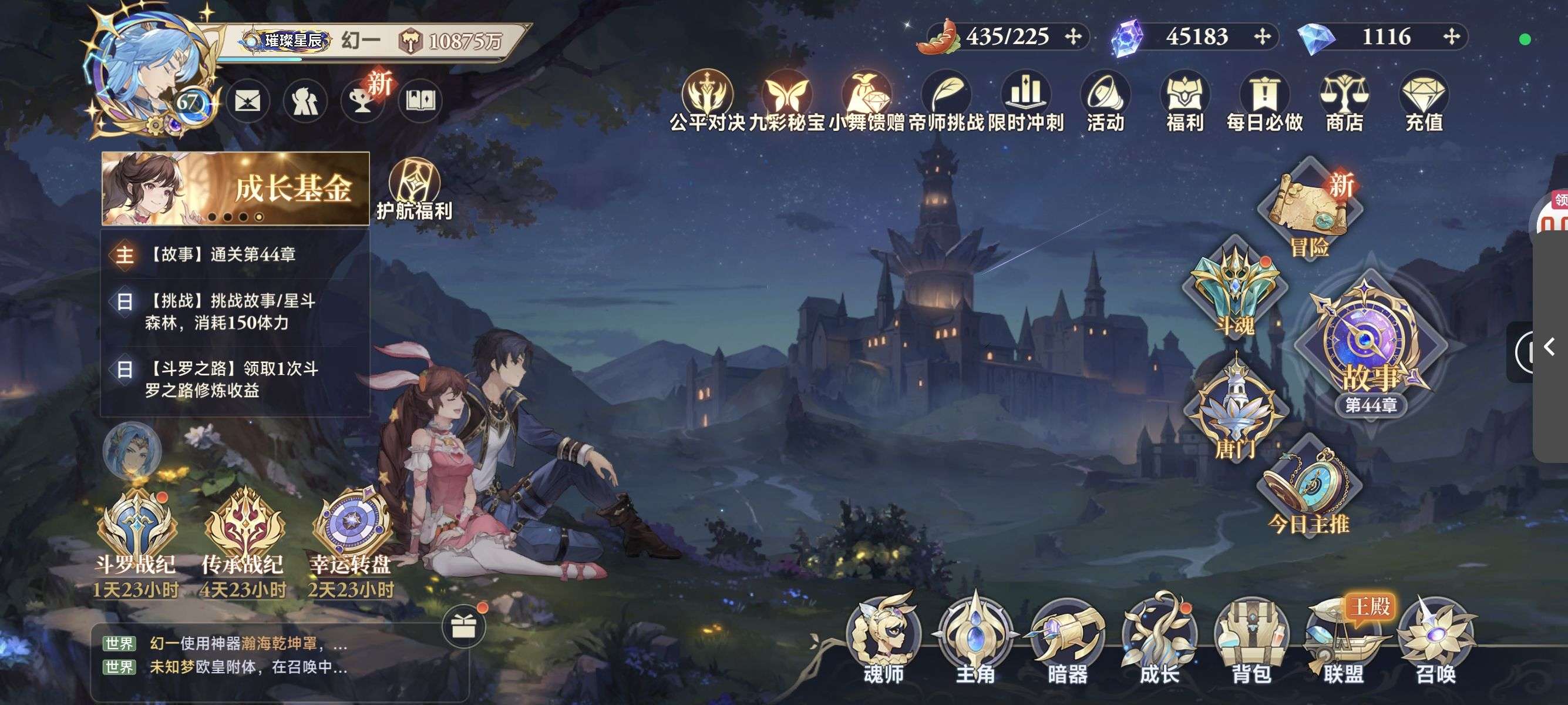The width and height of the screenshot is (1568, 705).
Task: Open the 商店 shop
Action: point(1344,102)
